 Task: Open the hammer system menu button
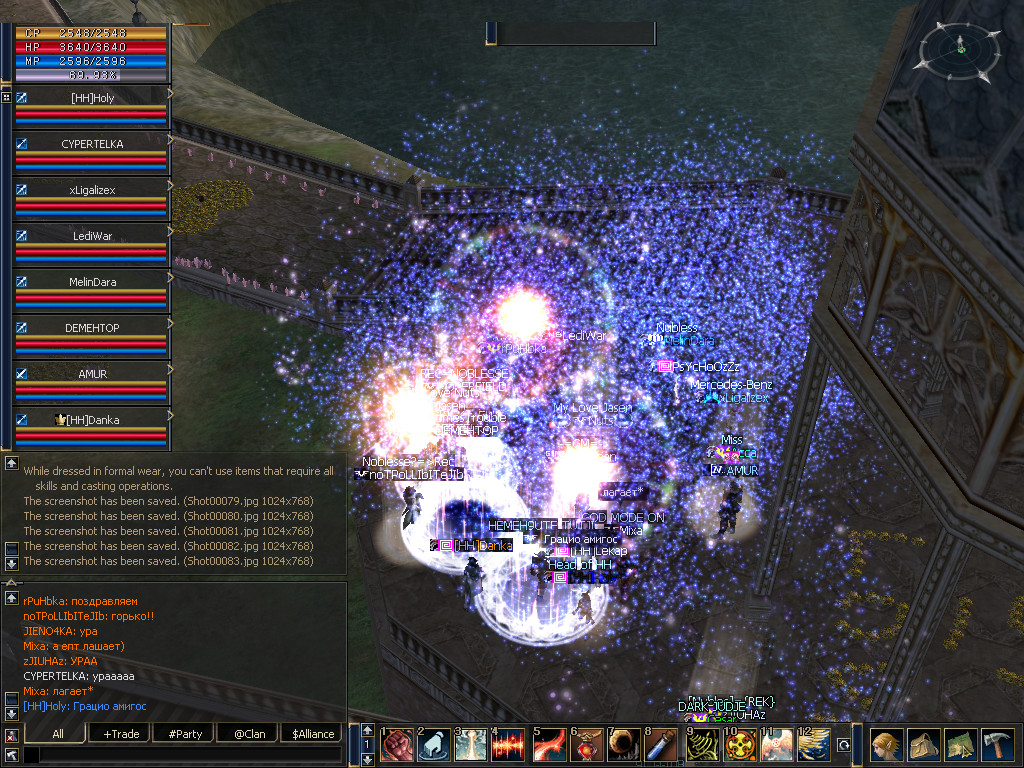[997, 745]
